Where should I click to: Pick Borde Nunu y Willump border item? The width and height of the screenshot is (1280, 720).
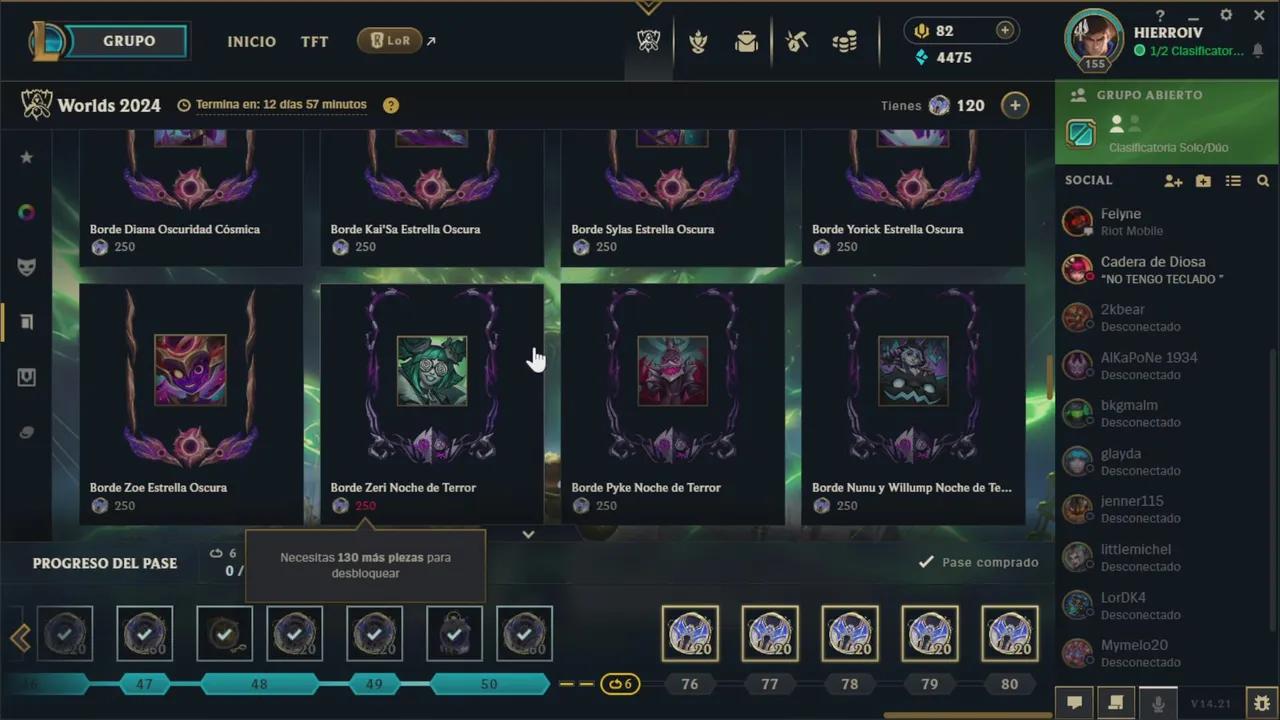pyautogui.click(x=913, y=400)
